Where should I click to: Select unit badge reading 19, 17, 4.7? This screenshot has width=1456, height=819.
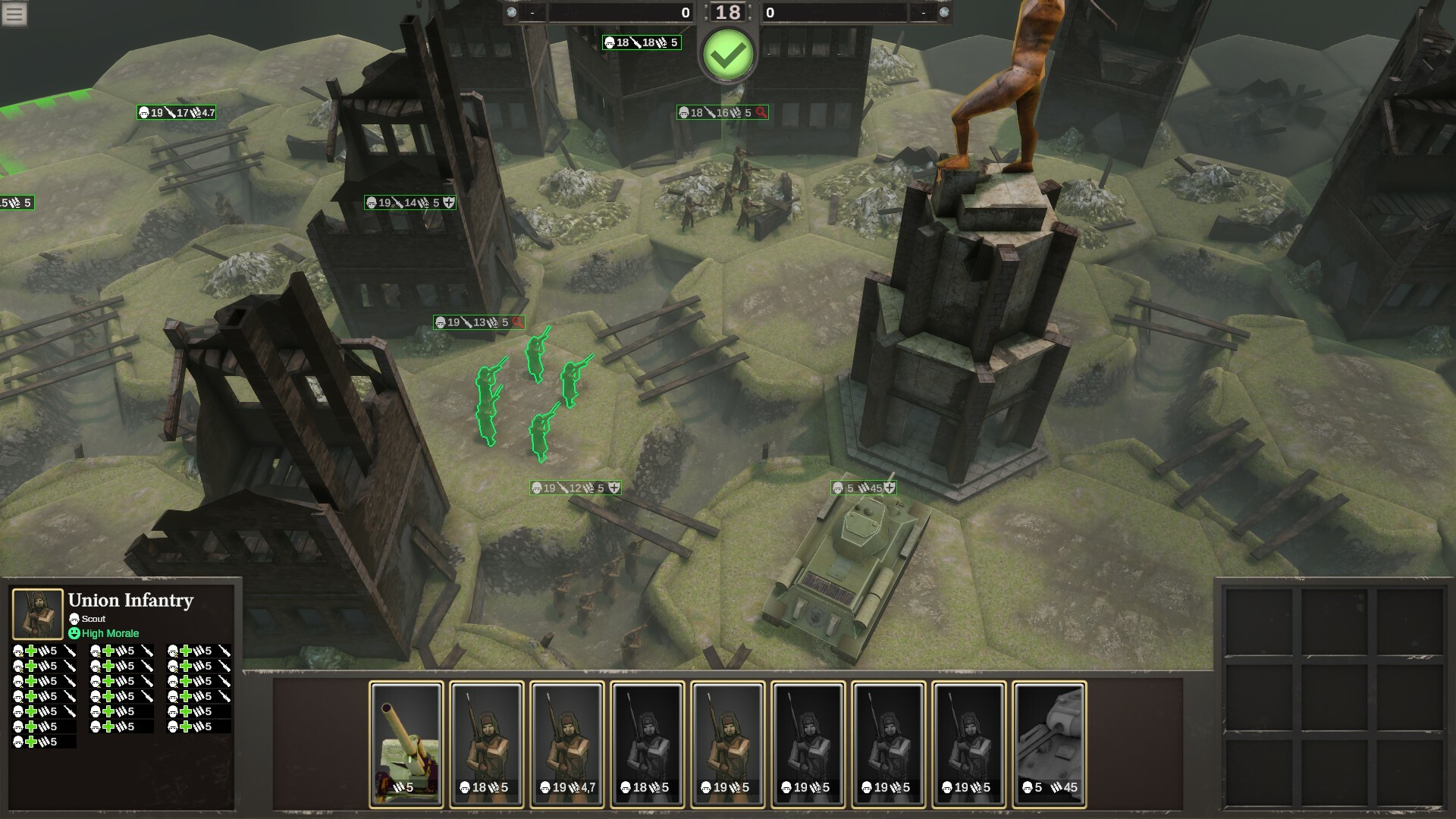tap(177, 113)
